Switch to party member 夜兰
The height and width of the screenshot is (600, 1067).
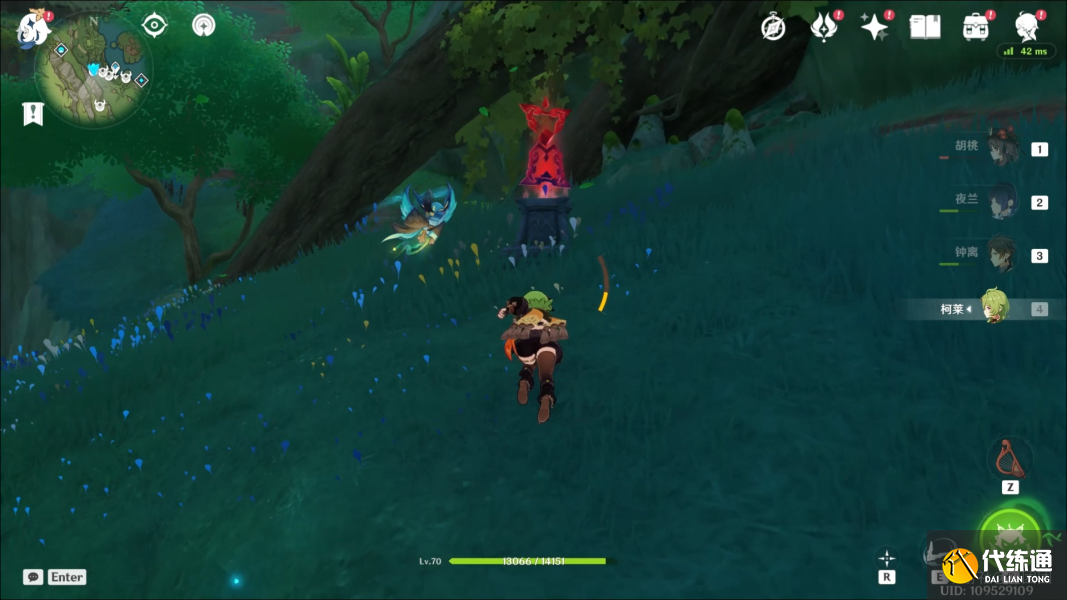[1000, 203]
